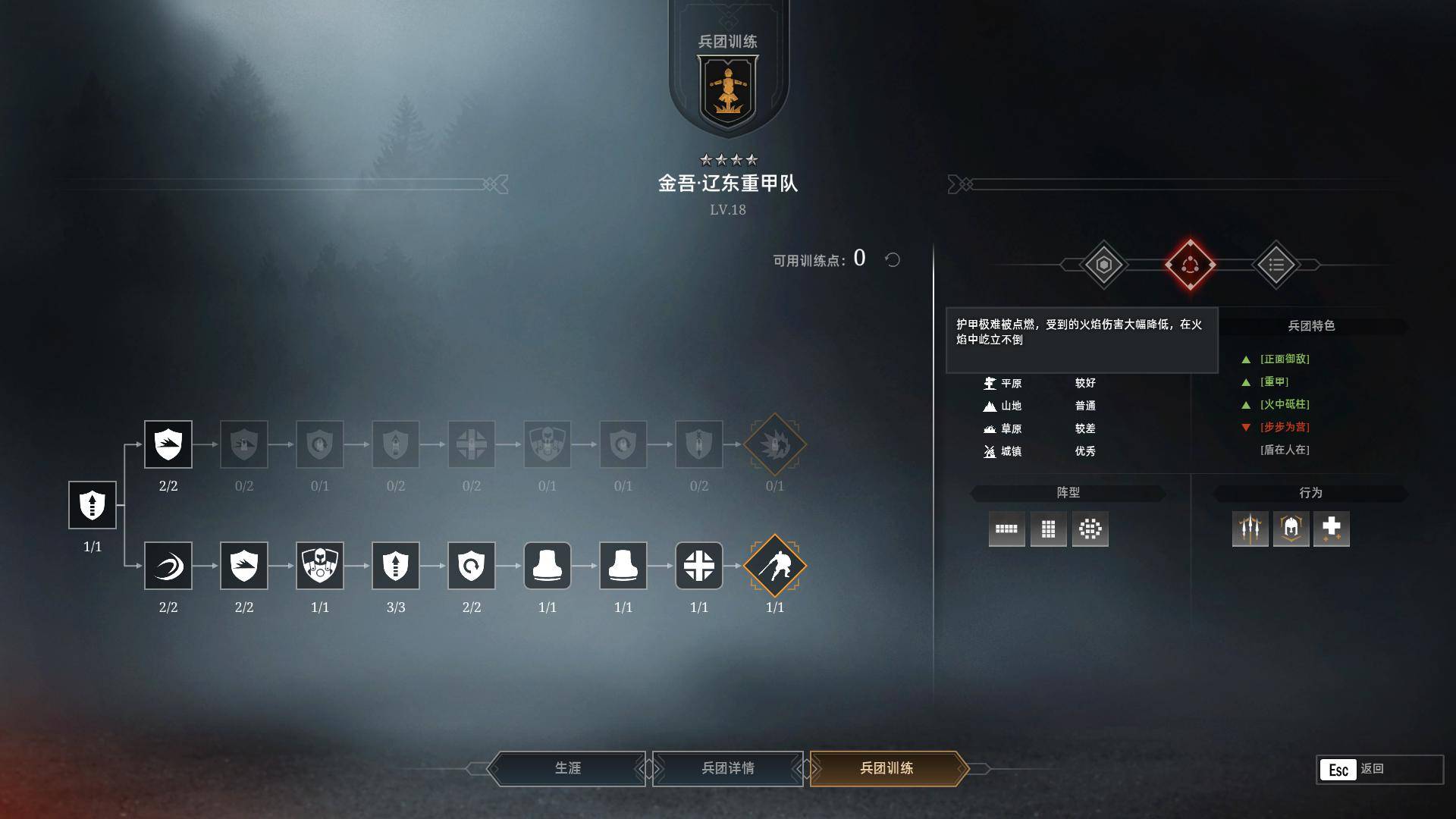
Task: Click the upgraded shield node marked 3/3
Action: pos(396,566)
